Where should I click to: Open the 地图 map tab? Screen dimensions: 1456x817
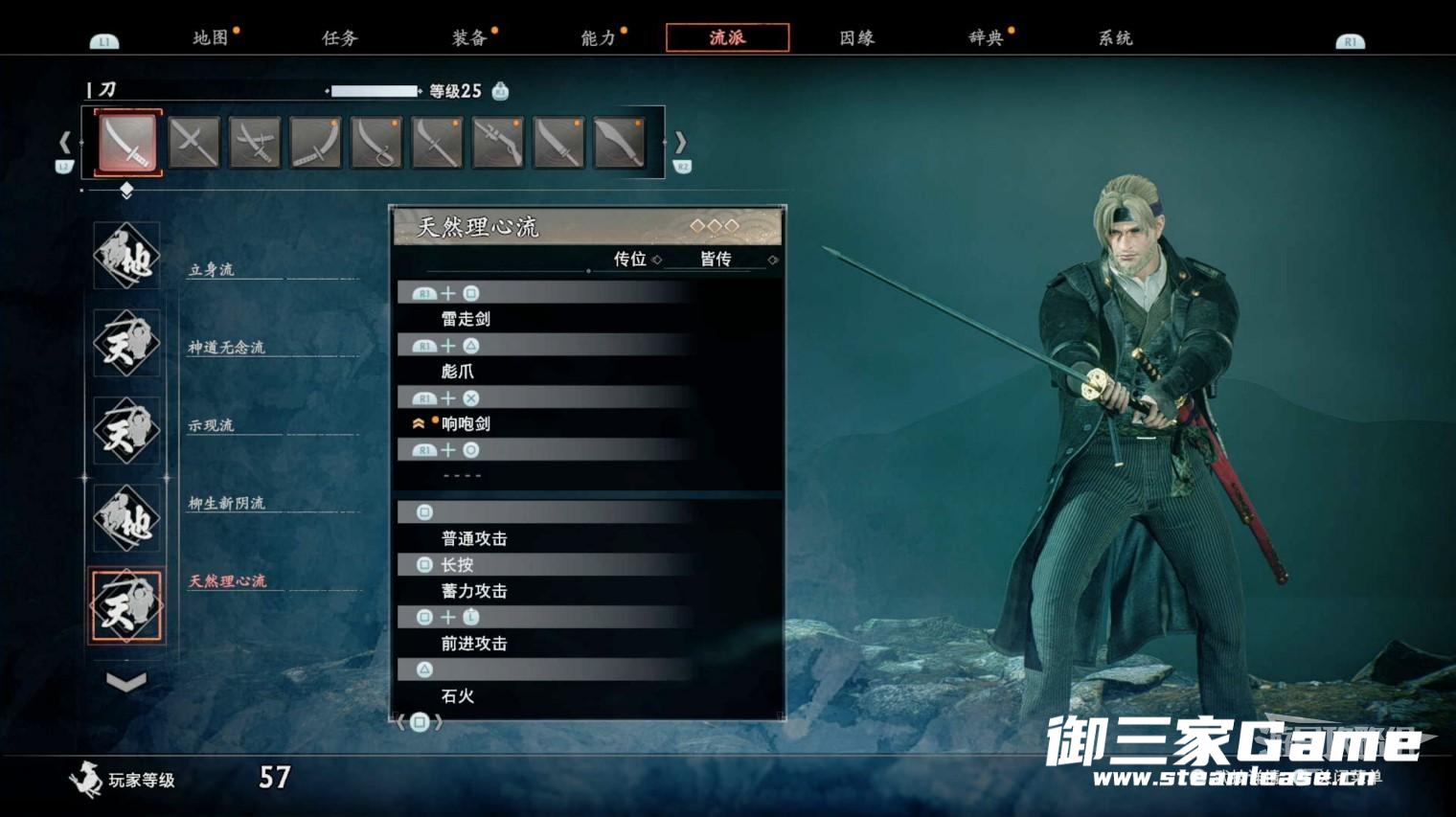211,38
